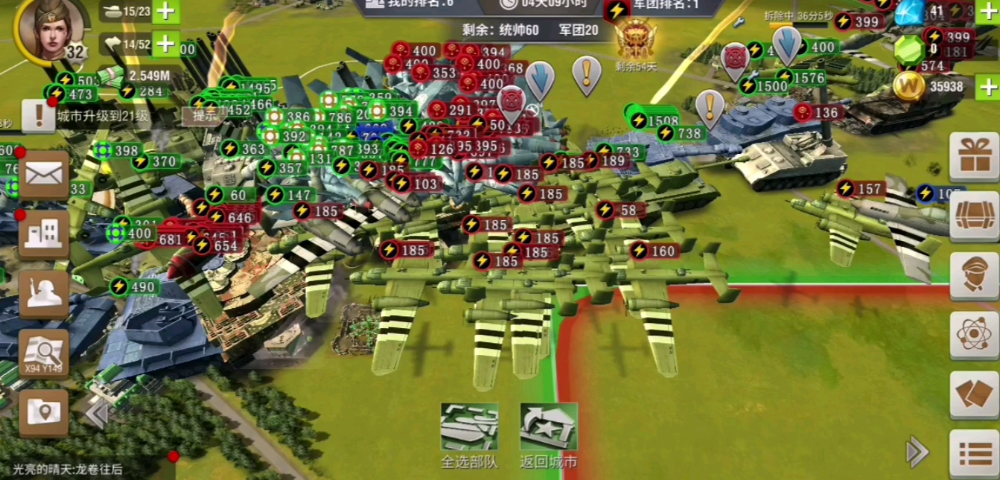Buy more gold coins with plus button
Image resolution: width=1000 pixels, height=480 pixels.
point(988,87)
